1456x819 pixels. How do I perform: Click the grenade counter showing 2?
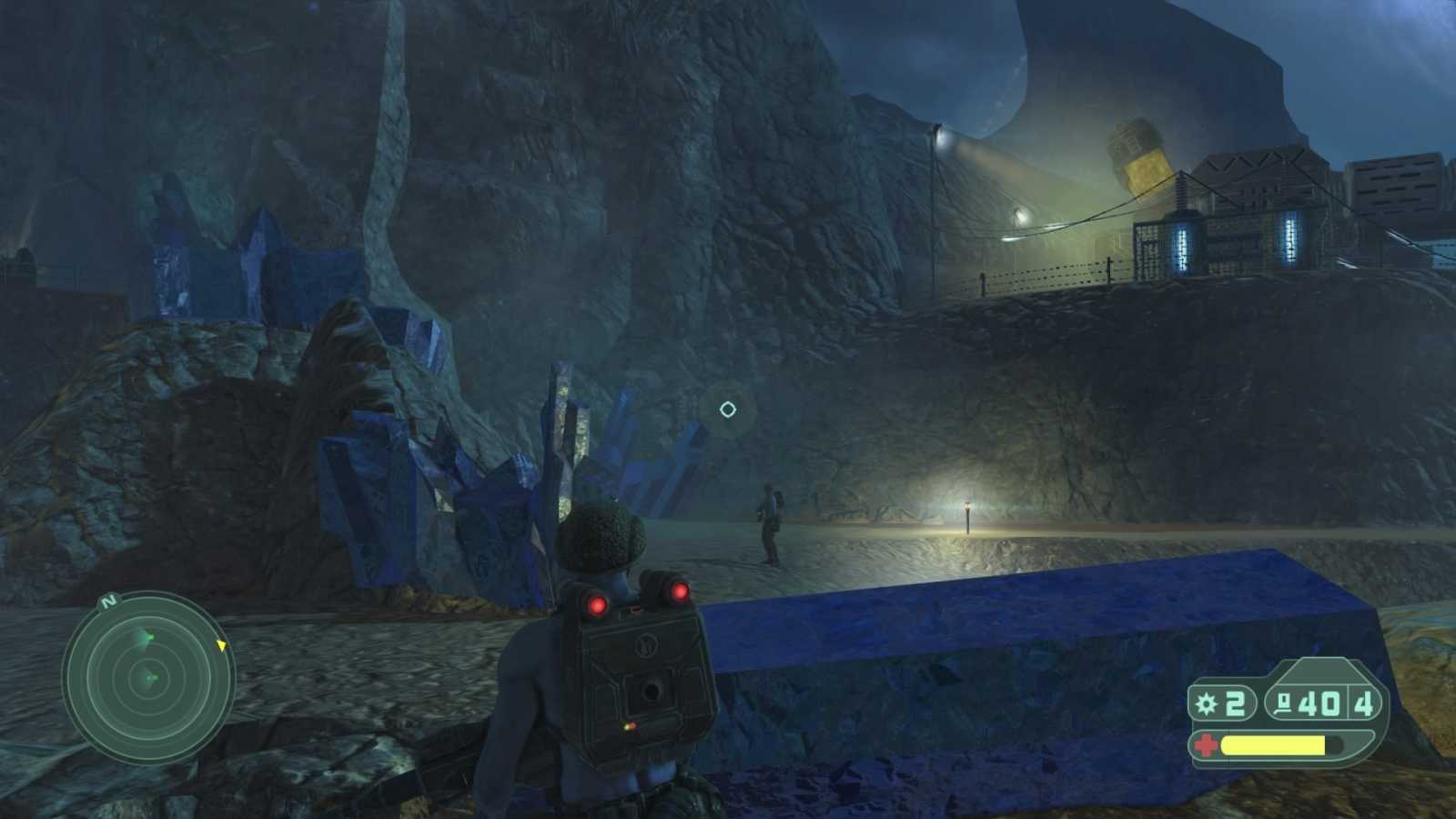1235,704
